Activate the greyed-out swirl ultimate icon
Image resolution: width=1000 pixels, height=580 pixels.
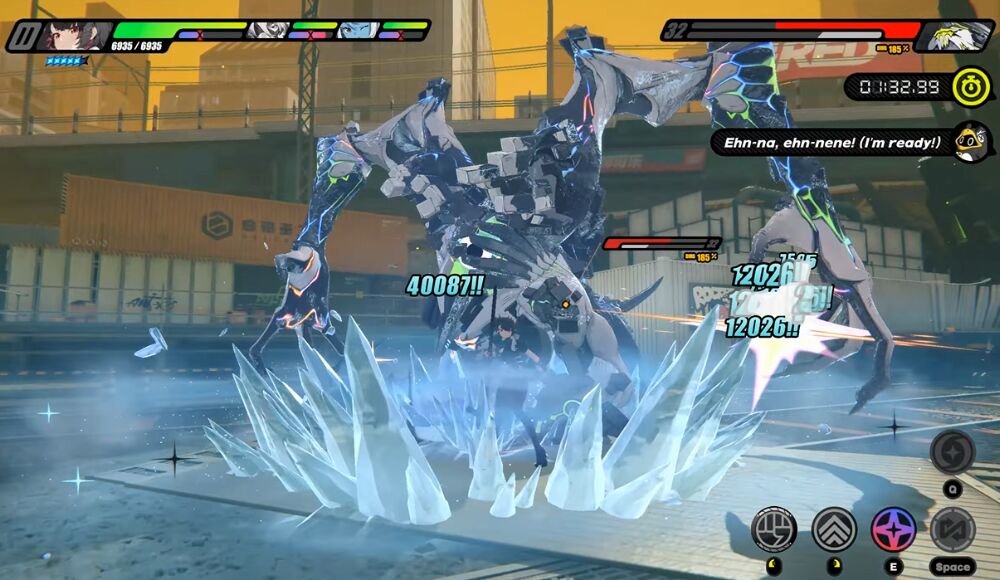click(952, 452)
